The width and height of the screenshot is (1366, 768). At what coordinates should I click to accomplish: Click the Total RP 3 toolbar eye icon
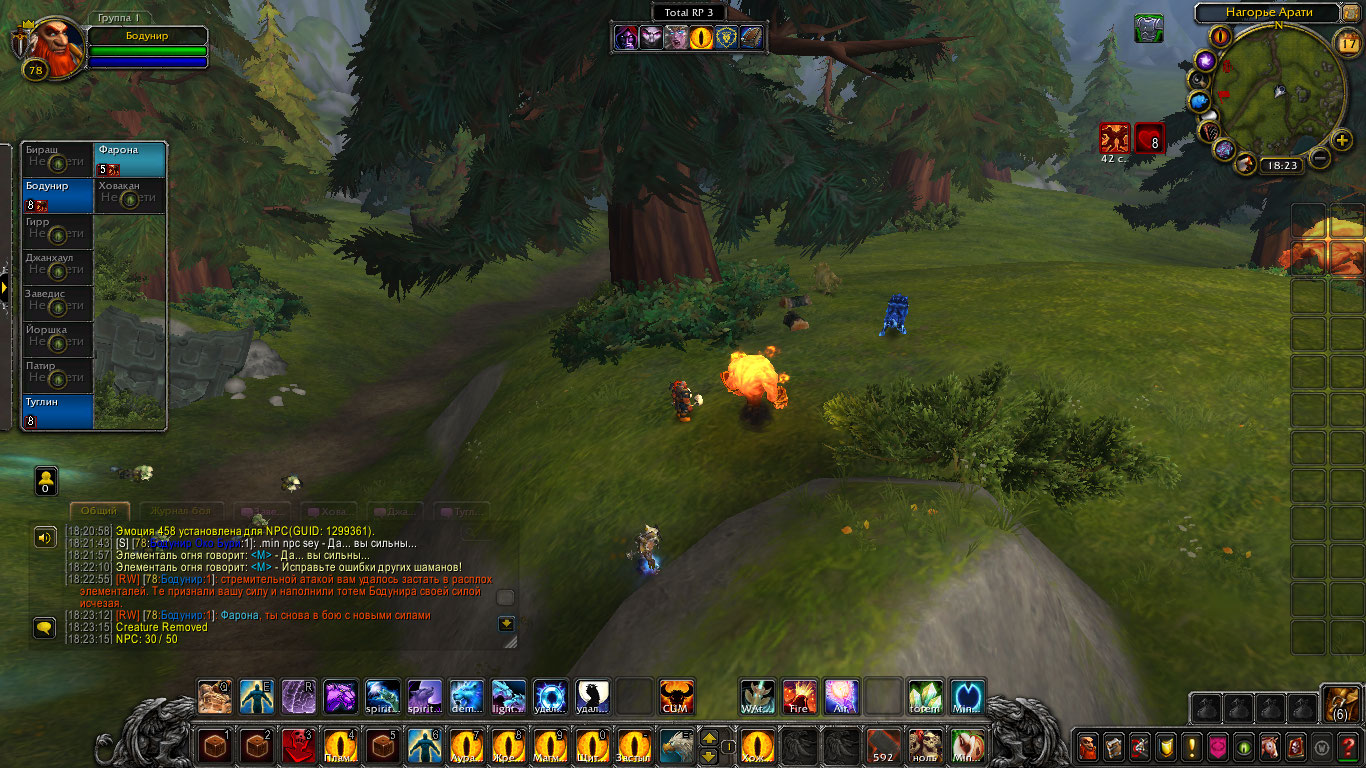pos(702,38)
